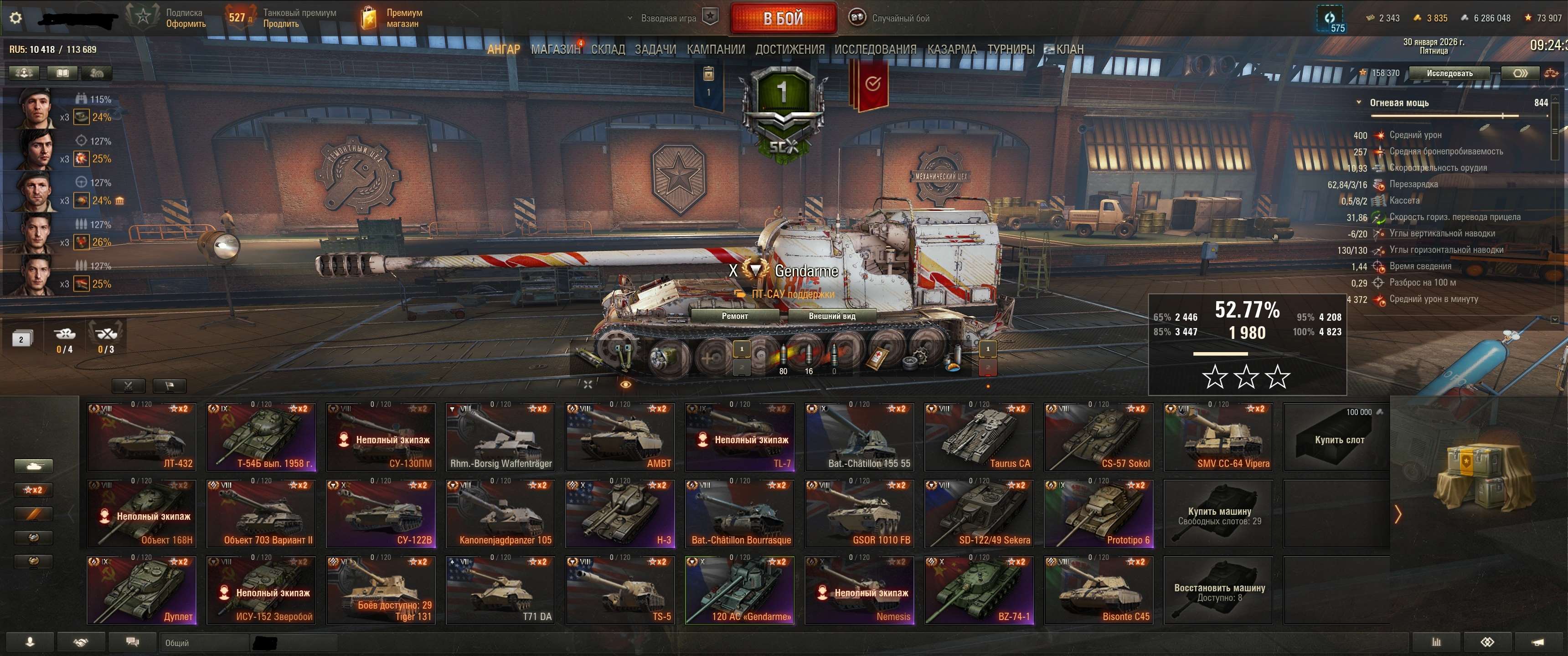Select the ЛТ-432 tank thumbnail
The width and height of the screenshot is (1568, 656).
[x=141, y=437]
